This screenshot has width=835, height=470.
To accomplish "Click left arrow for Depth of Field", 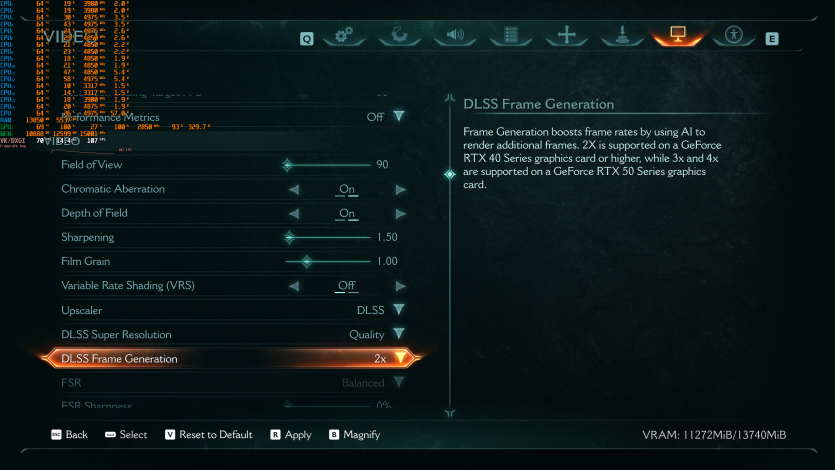I will 294,213.
